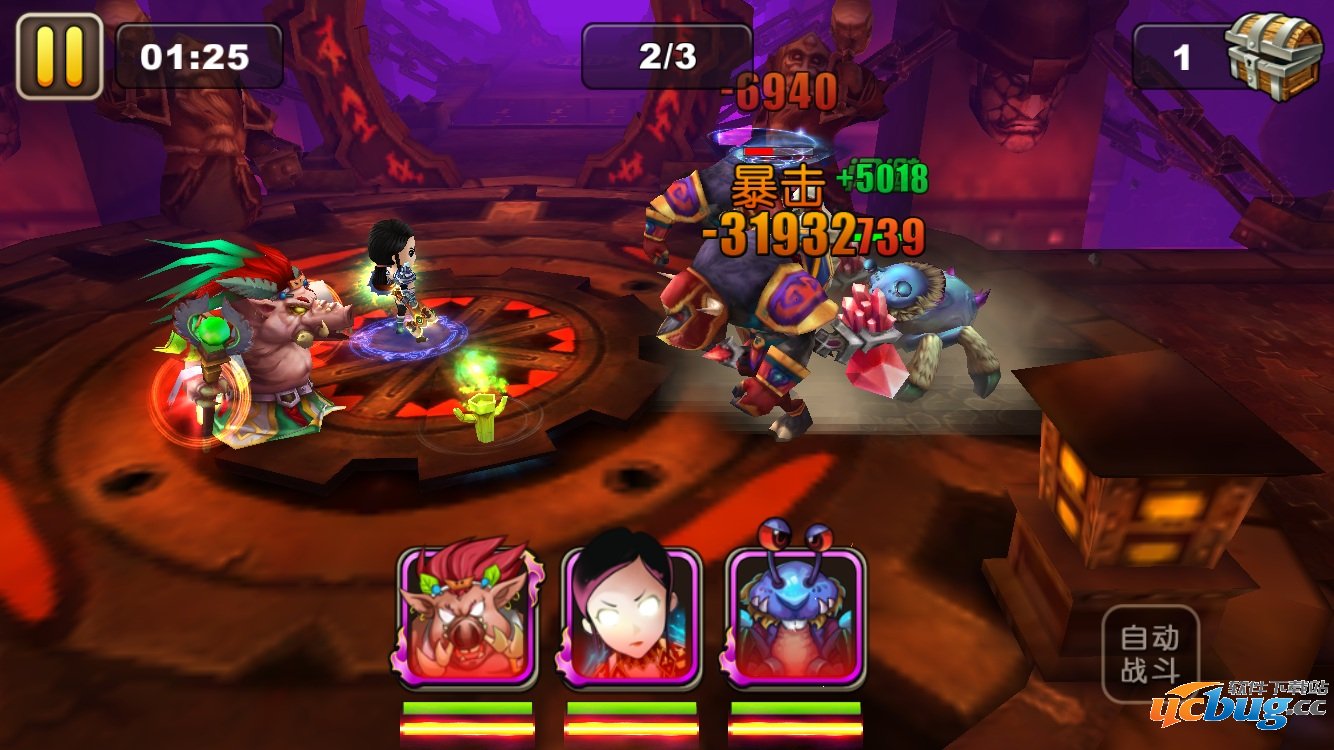Trigger the blue crab hero portrait skill
1334x750 pixels.
coord(795,617)
